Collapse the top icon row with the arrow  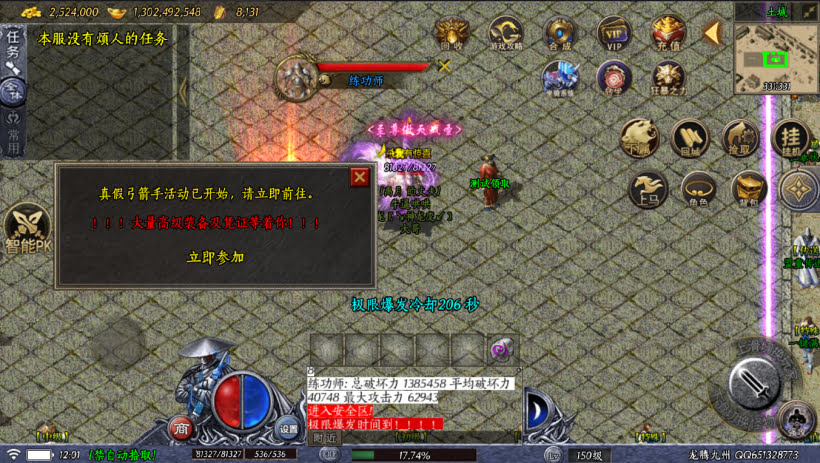pyautogui.click(x=712, y=33)
